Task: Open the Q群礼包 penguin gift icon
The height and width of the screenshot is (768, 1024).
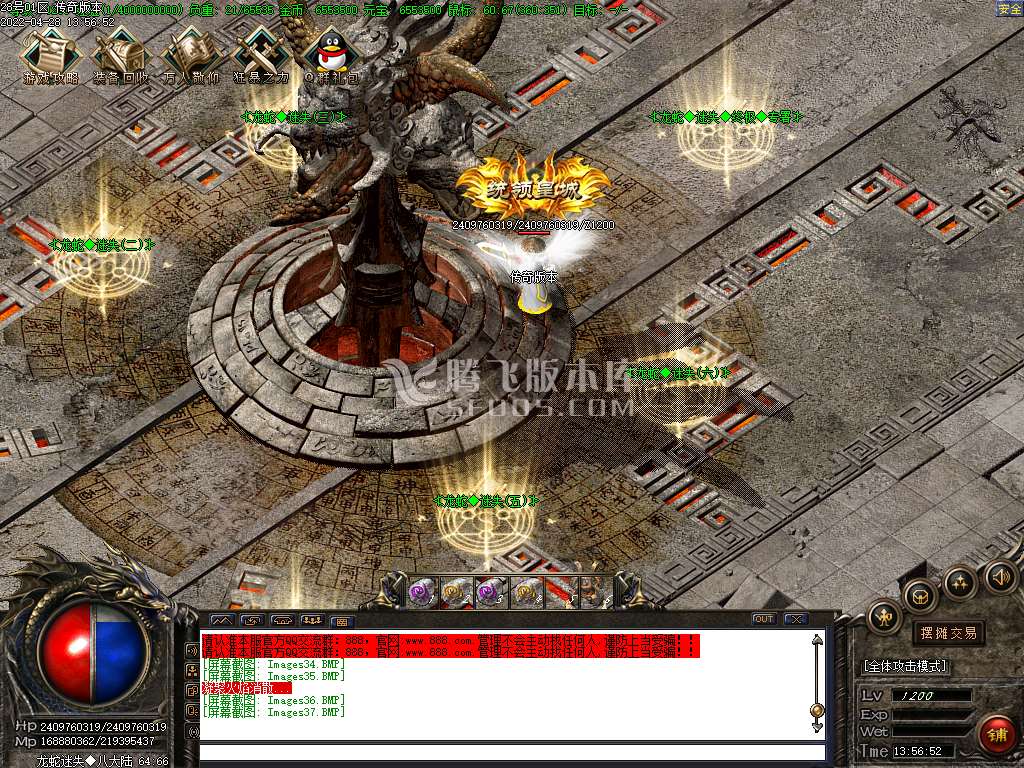Action: point(329,54)
